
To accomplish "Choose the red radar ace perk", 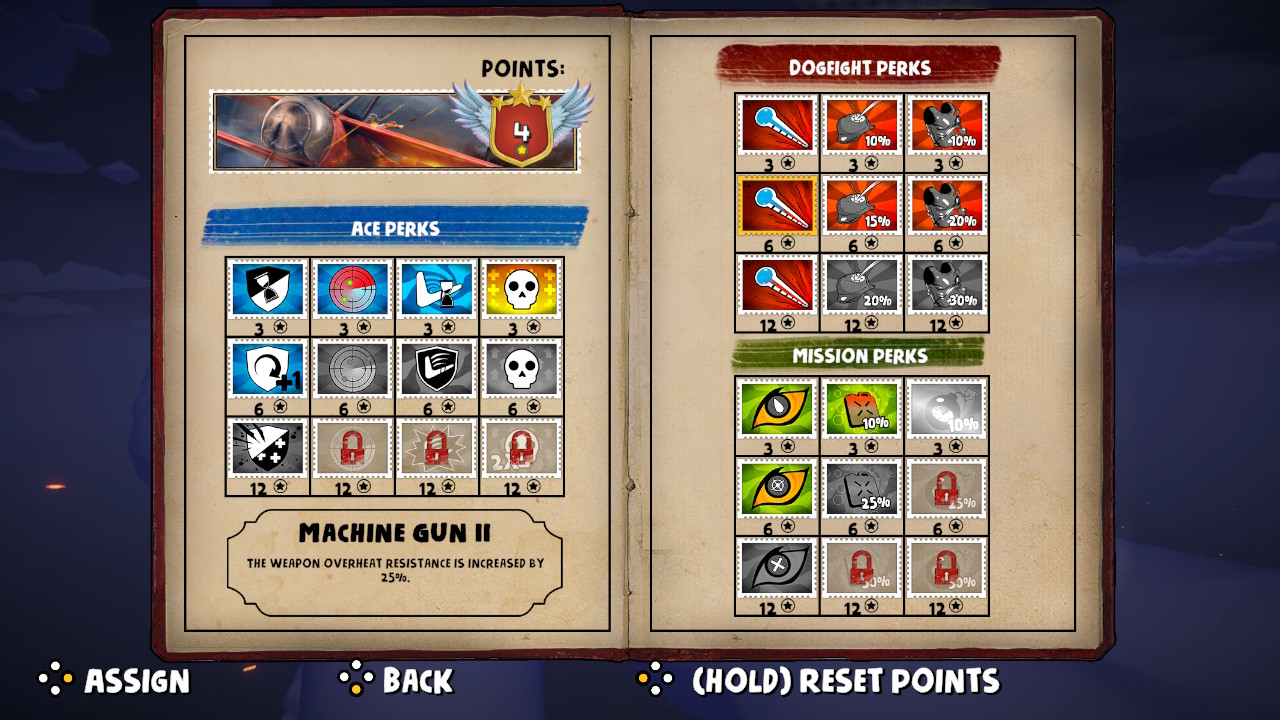I will tap(352, 289).
